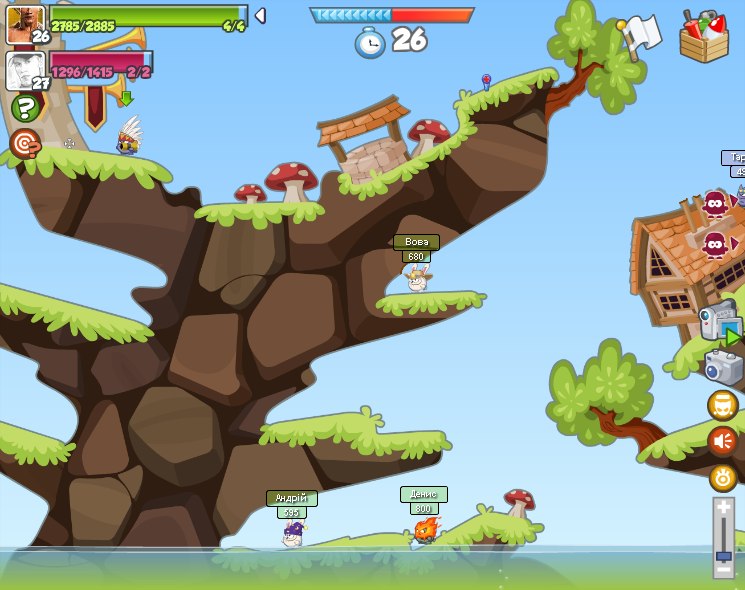Click the yellow ring button below the speaker
745x590 pixels.
(722, 477)
